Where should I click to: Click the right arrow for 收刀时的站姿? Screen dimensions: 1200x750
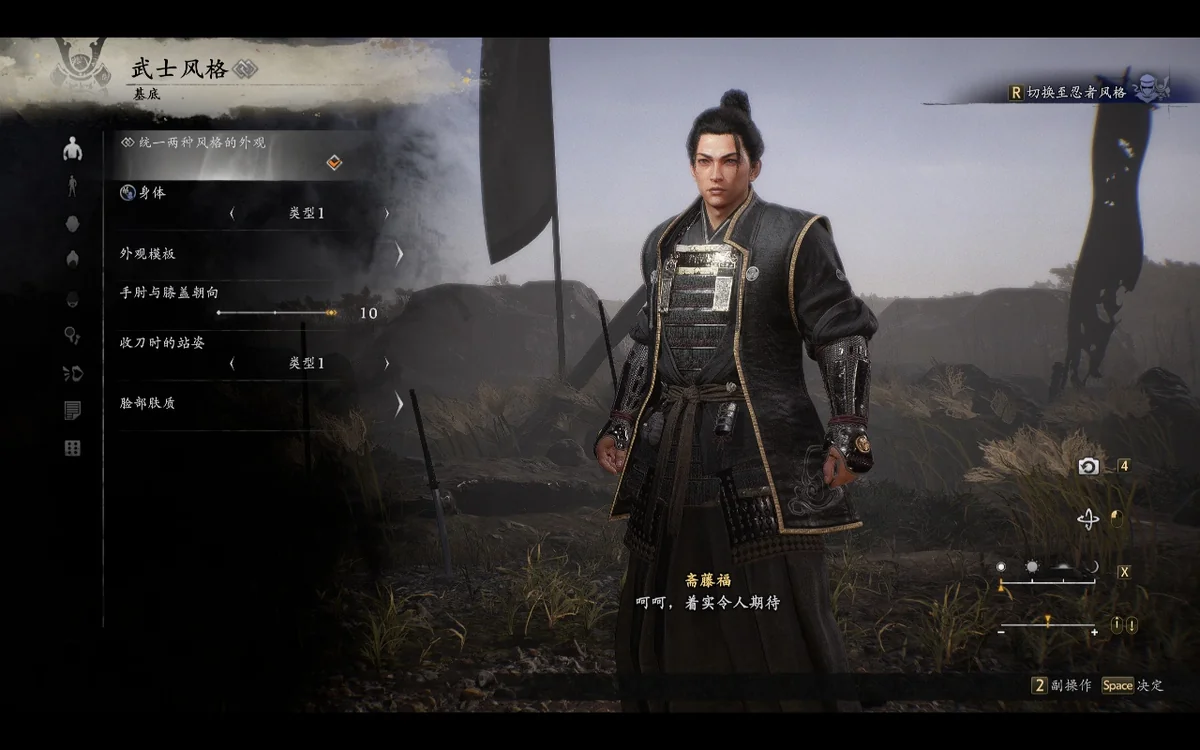[x=387, y=364]
